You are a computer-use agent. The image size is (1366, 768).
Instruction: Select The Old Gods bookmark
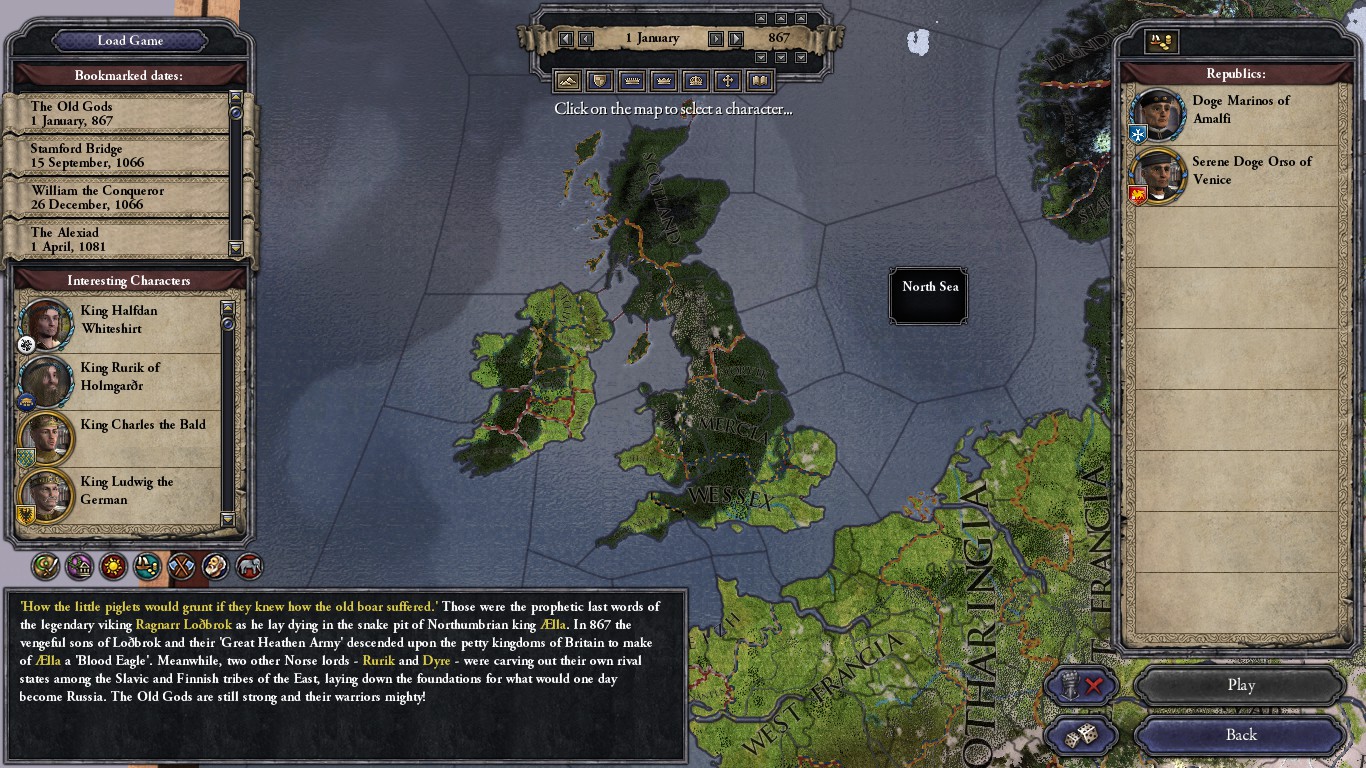[x=120, y=114]
